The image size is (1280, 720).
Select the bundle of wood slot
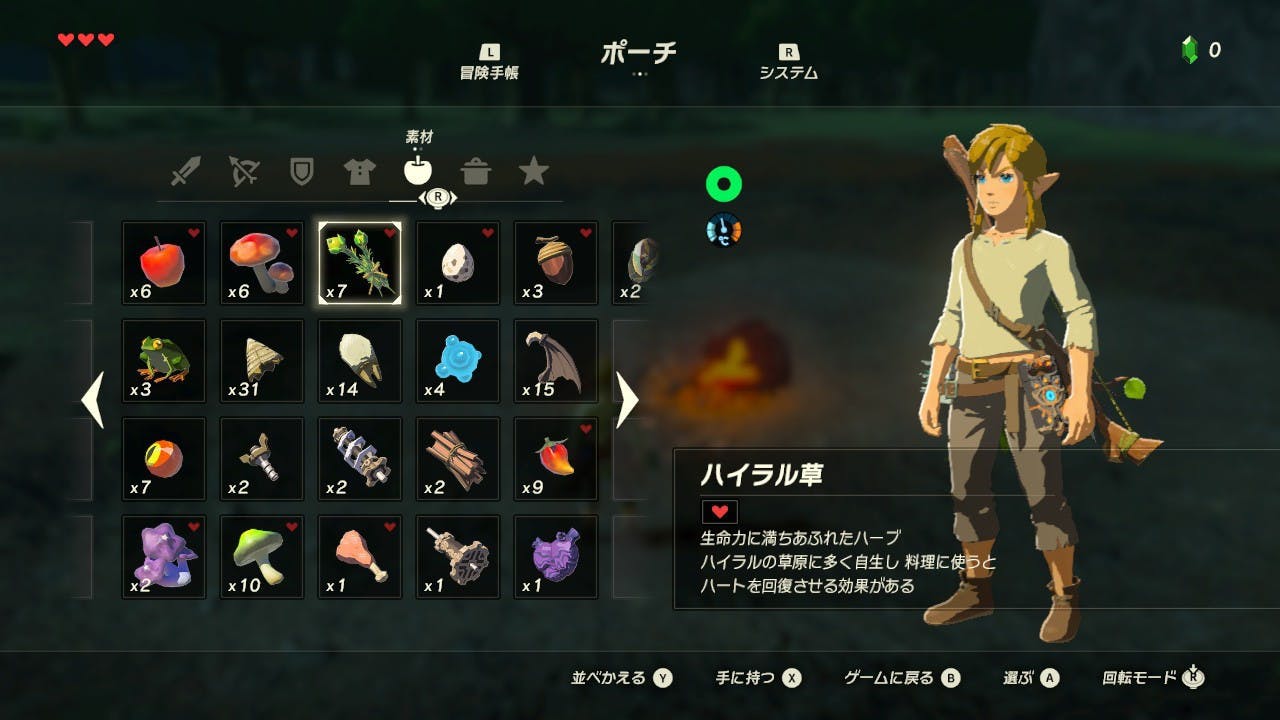[x=458, y=459]
